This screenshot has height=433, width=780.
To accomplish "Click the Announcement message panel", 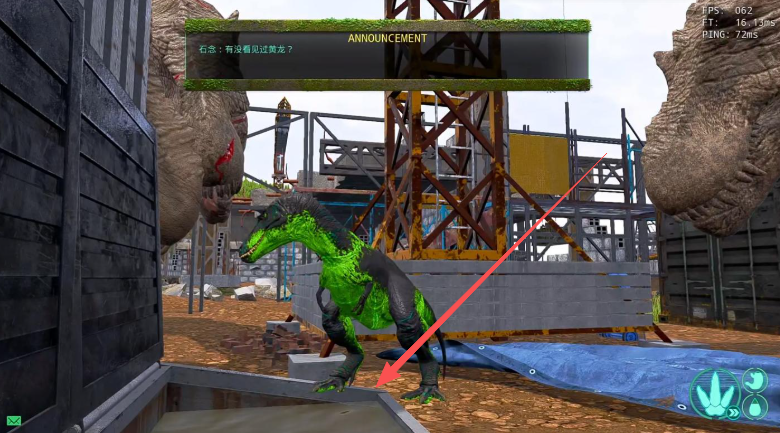I will tap(387, 55).
